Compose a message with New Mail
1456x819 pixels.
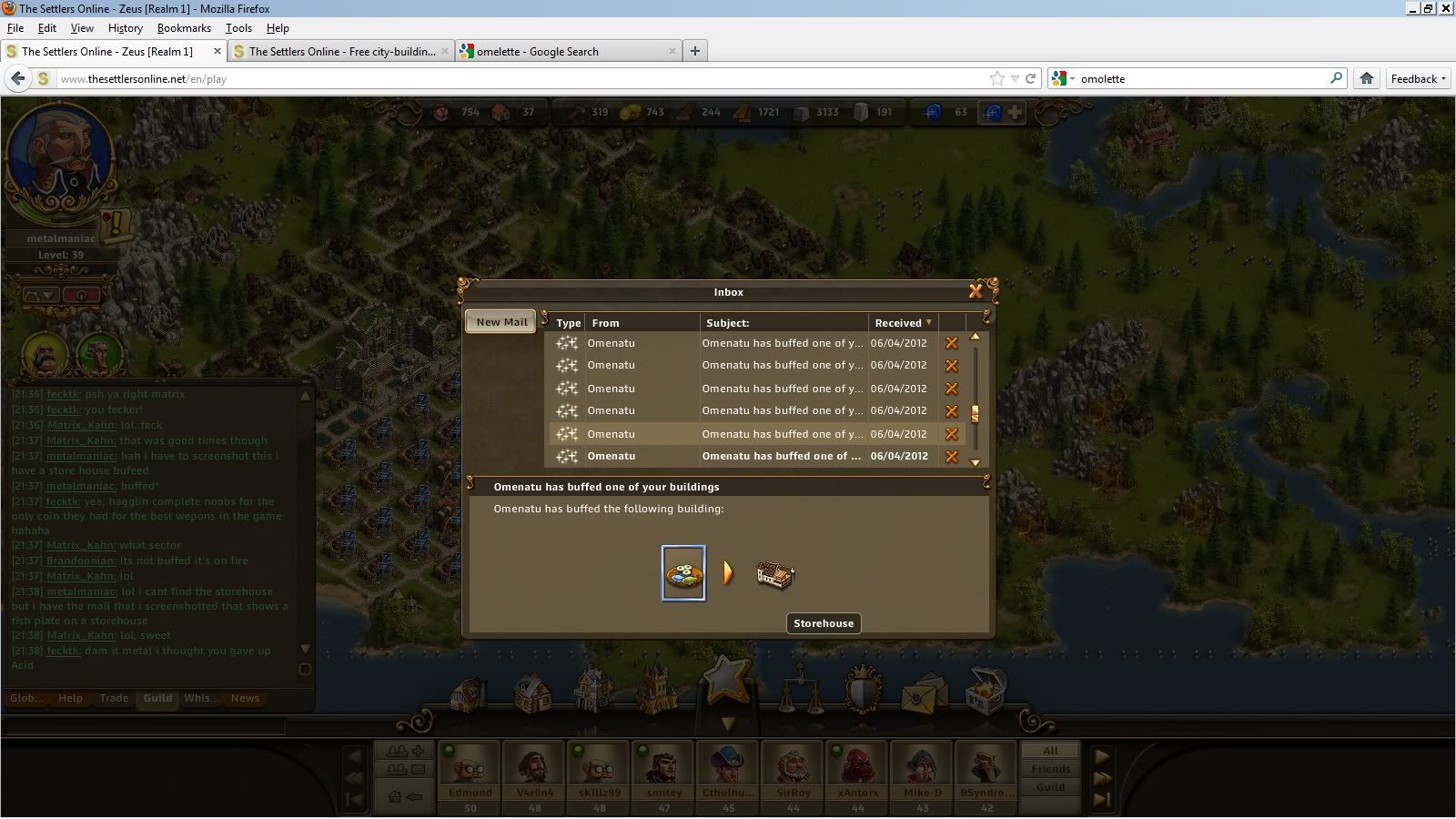[501, 322]
